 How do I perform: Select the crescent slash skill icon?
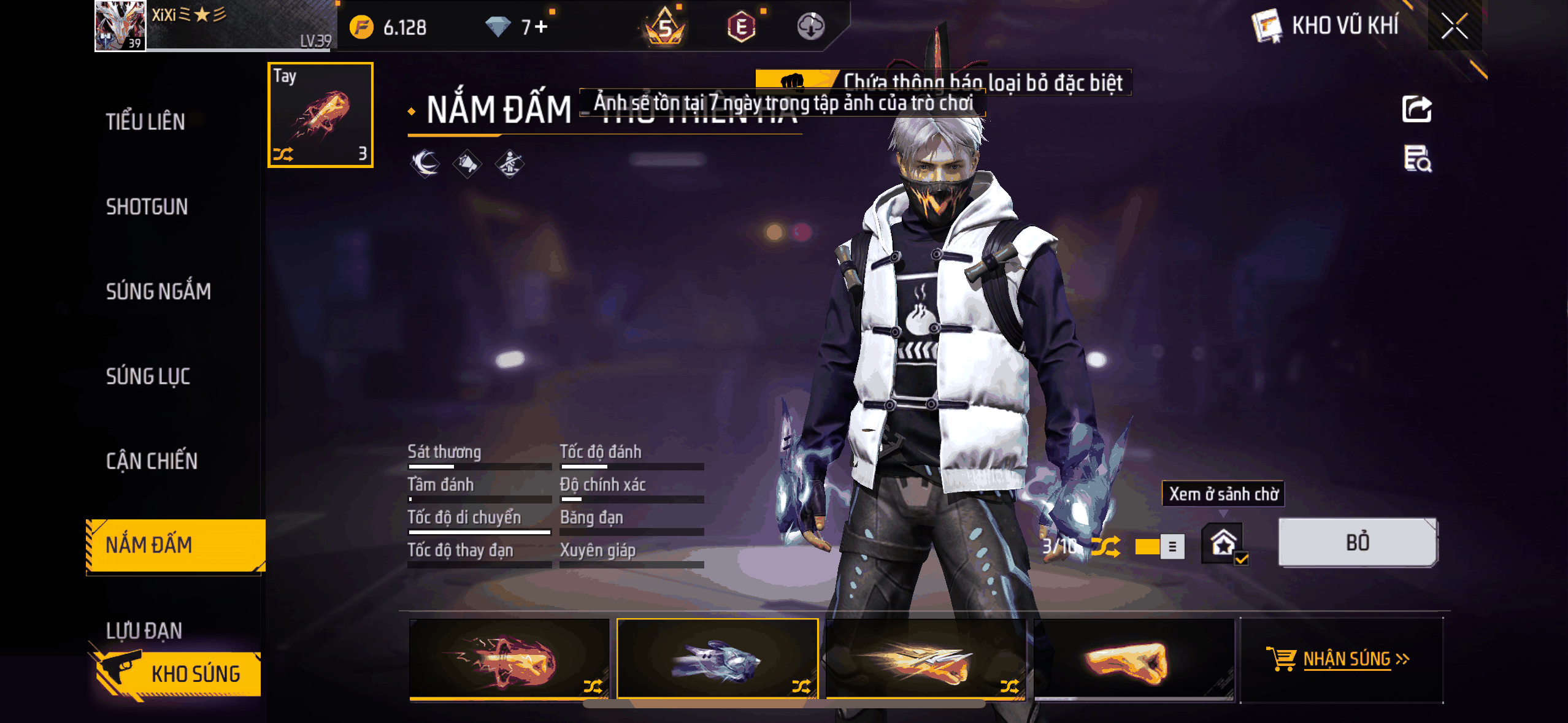click(x=424, y=164)
